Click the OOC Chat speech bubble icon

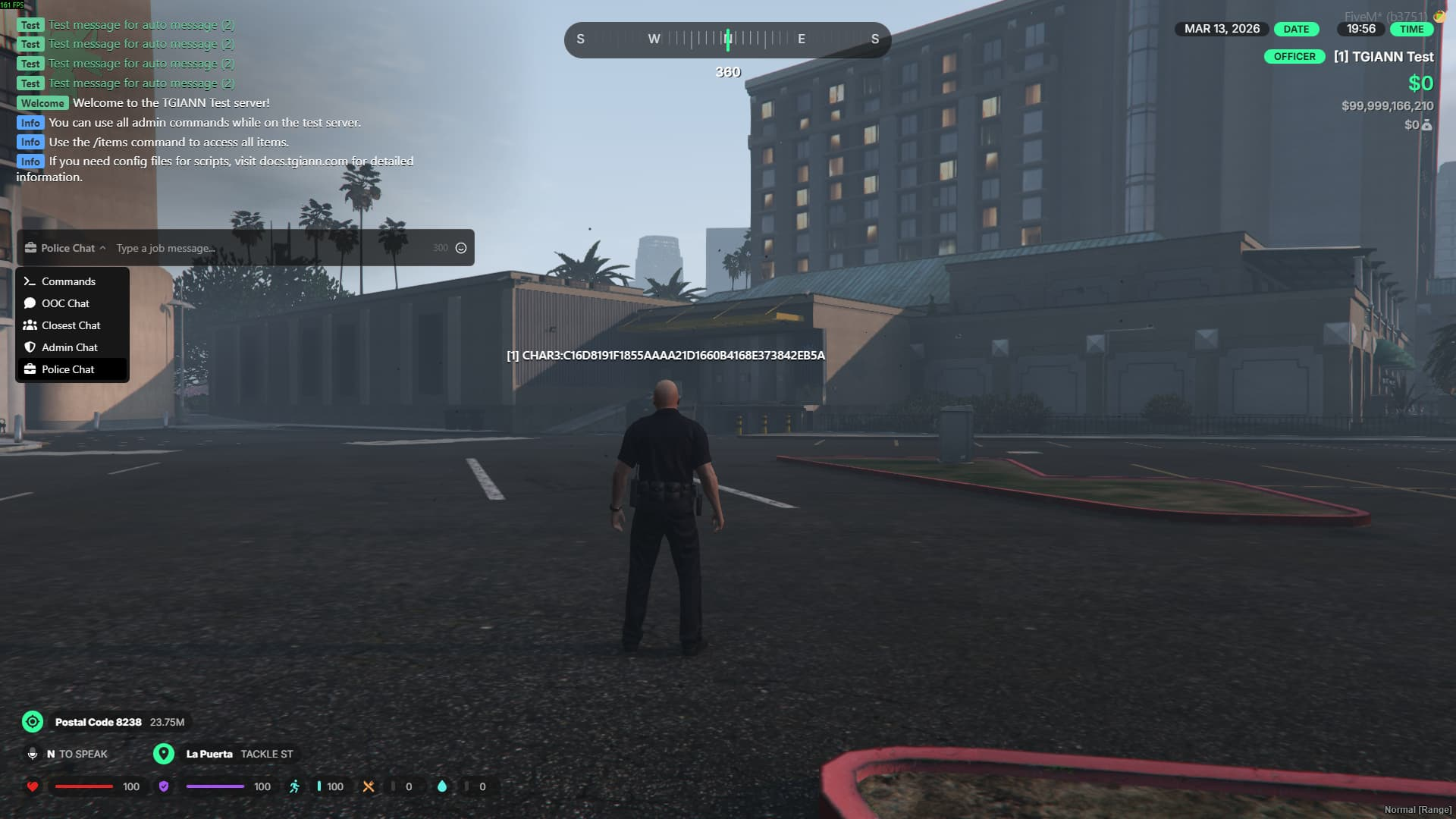(30, 303)
